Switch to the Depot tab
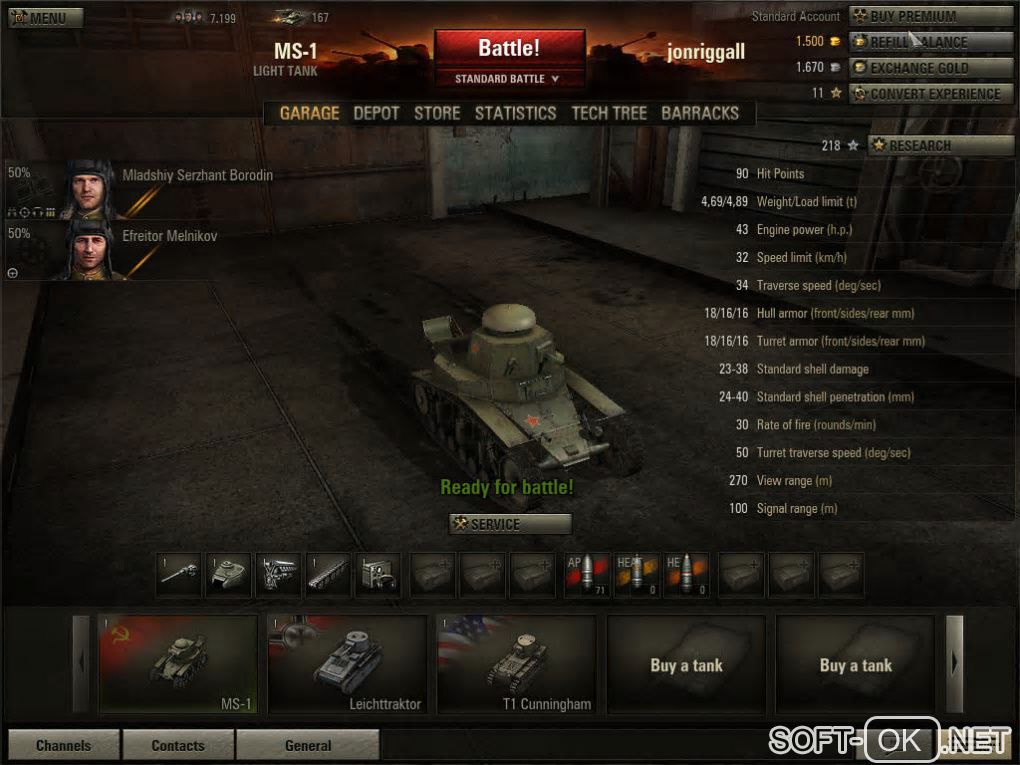Viewport: 1020px width, 765px height. pyautogui.click(x=376, y=113)
